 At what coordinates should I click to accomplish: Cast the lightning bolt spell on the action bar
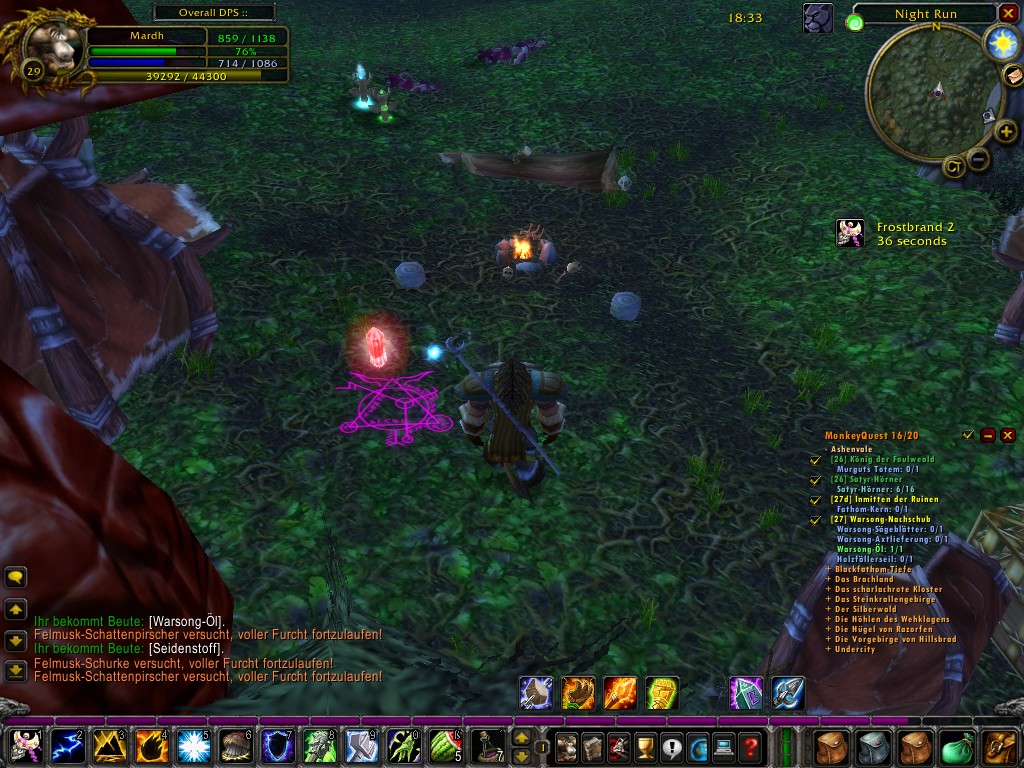click(66, 746)
